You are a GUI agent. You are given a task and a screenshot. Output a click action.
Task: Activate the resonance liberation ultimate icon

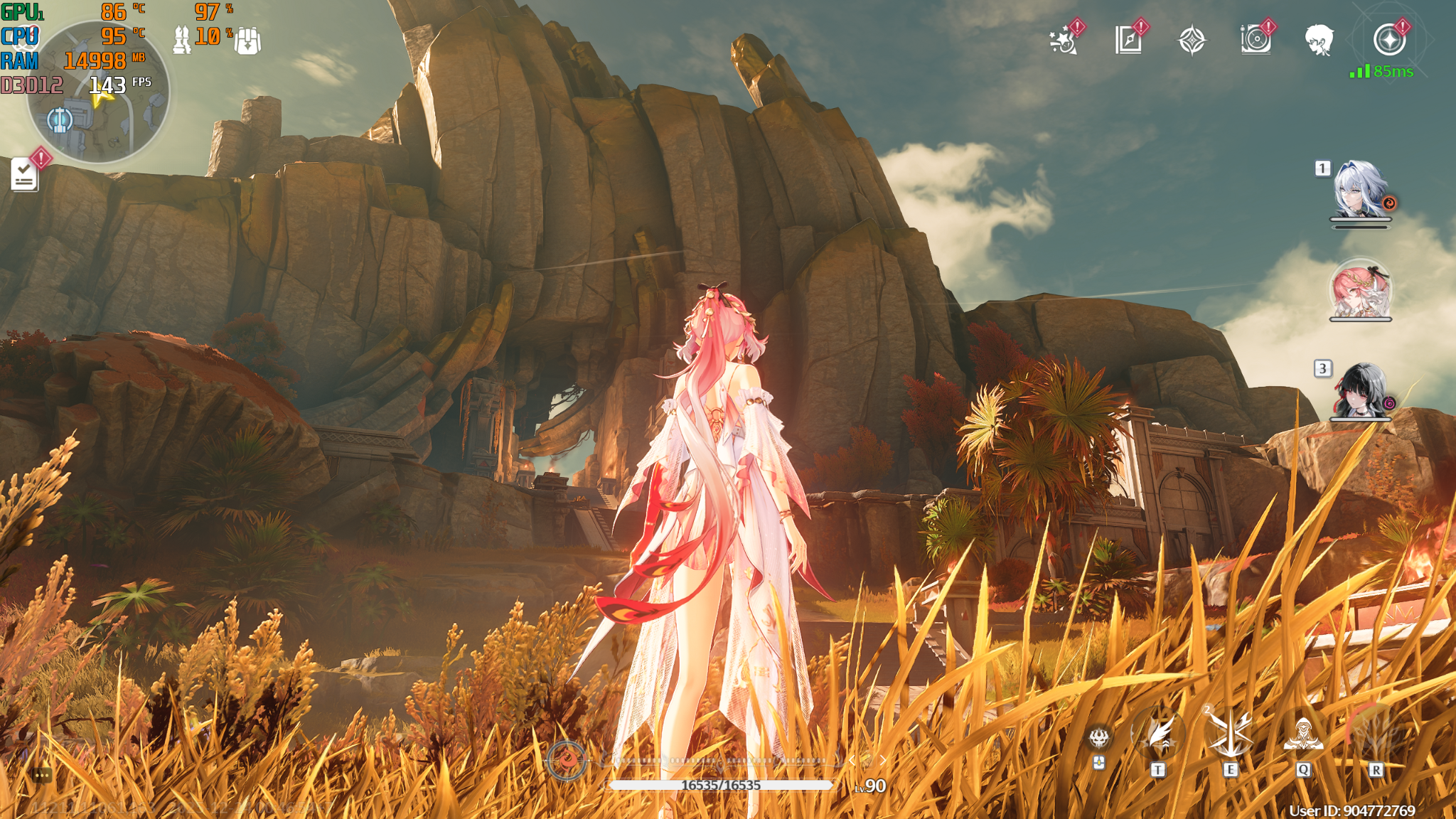coord(1376,733)
